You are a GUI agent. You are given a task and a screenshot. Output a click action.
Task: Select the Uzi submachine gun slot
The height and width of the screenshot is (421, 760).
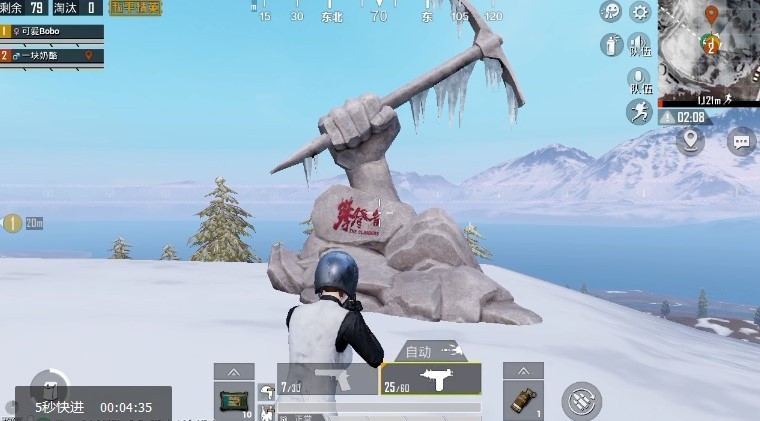431,379
